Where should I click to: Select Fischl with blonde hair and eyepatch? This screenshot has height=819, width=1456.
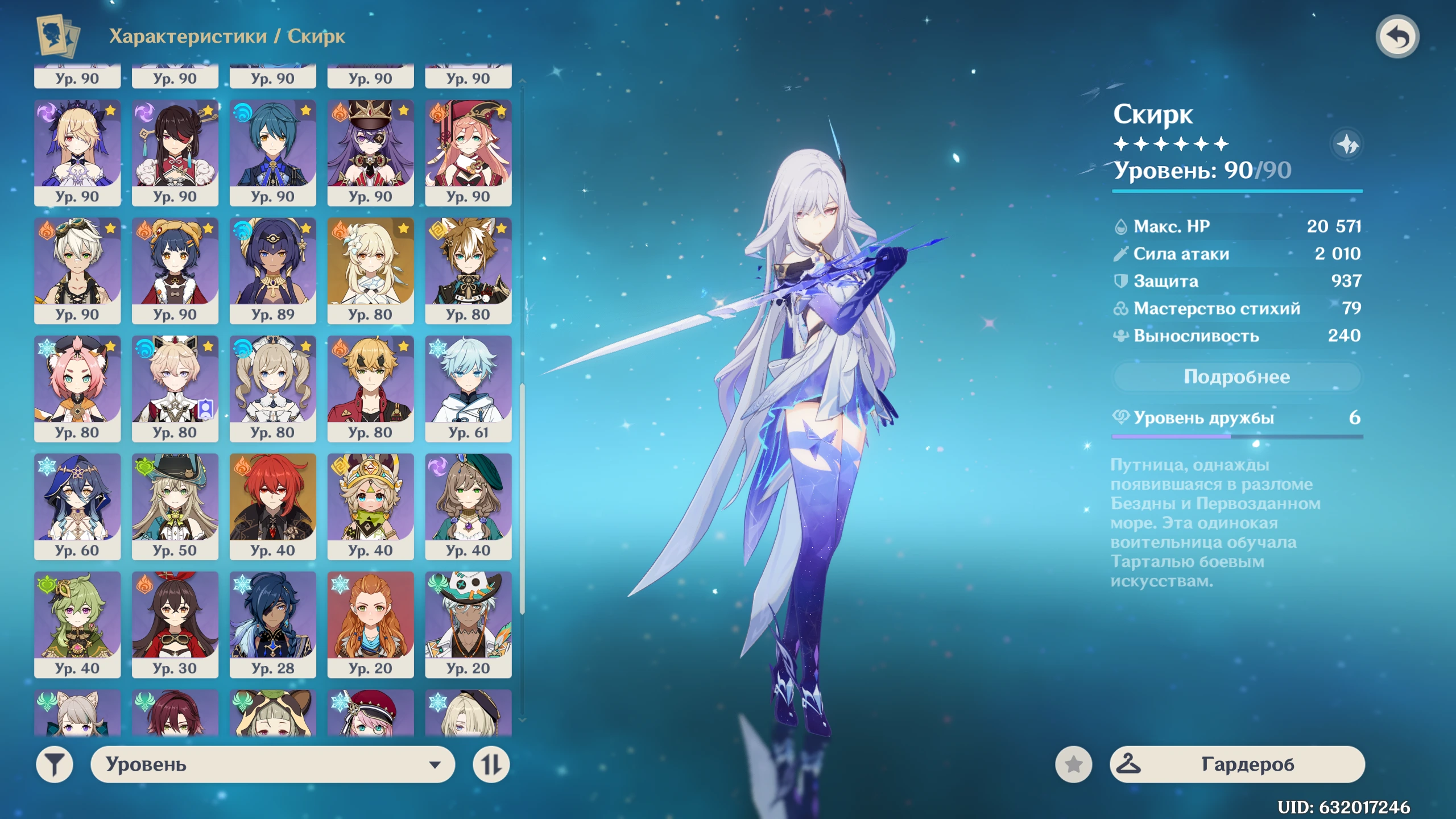click(x=77, y=151)
